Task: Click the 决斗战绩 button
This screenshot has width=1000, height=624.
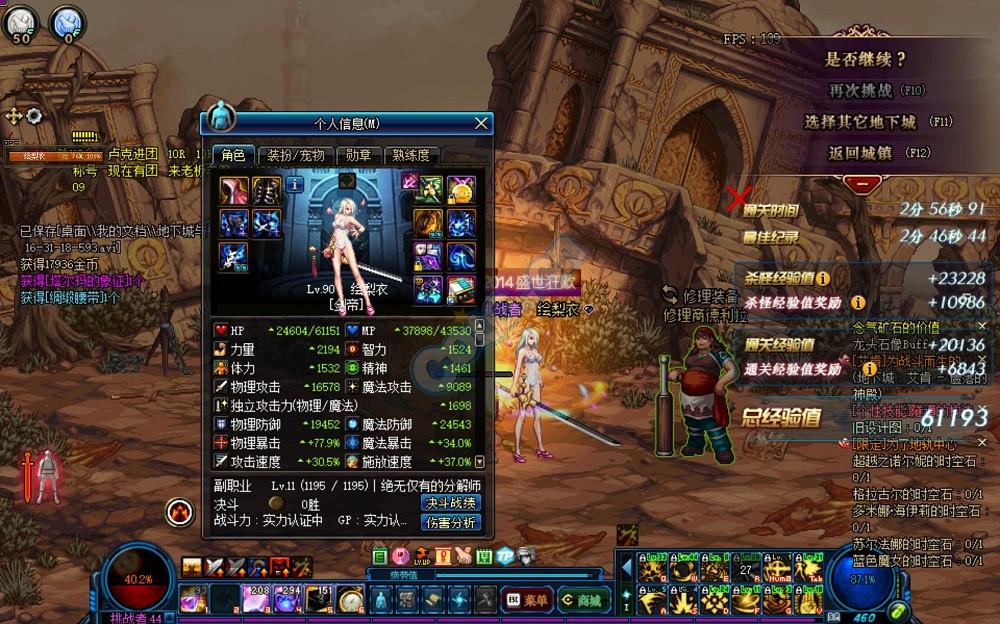Action: pos(451,503)
